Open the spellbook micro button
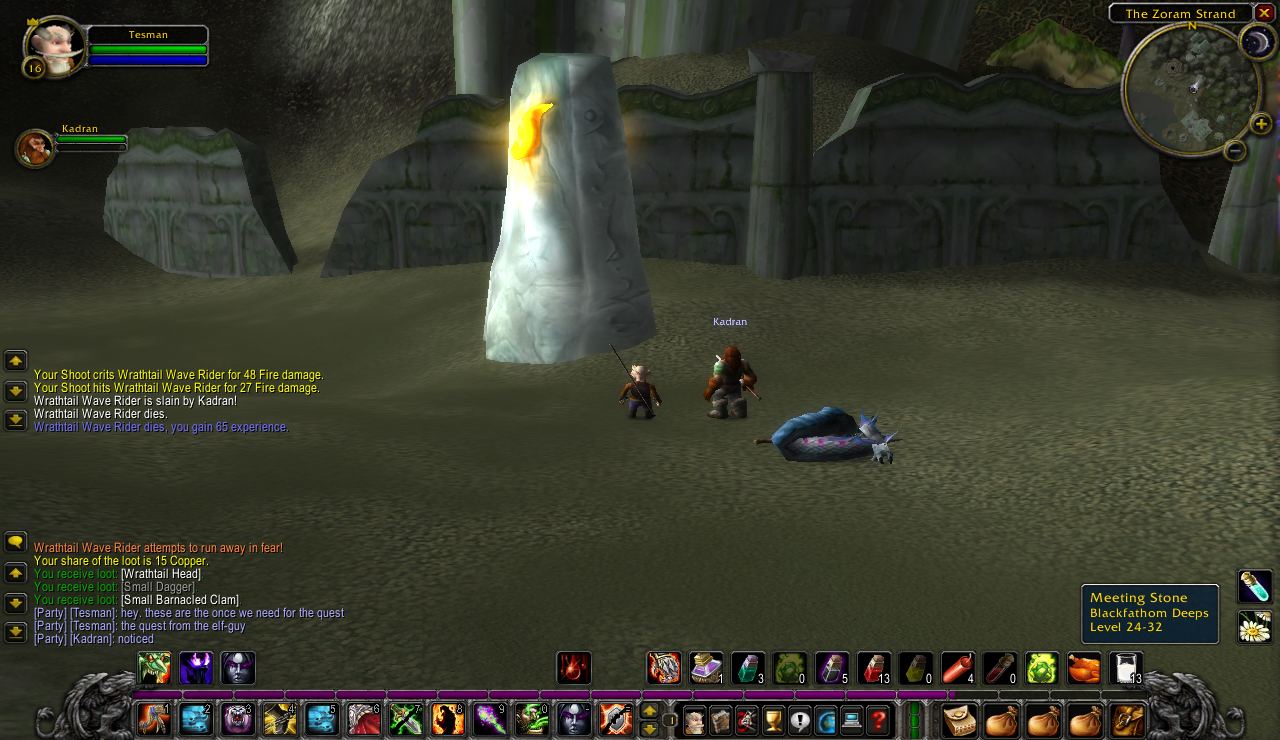The image size is (1280, 740). pyautogui.click(x=721, y=720)
